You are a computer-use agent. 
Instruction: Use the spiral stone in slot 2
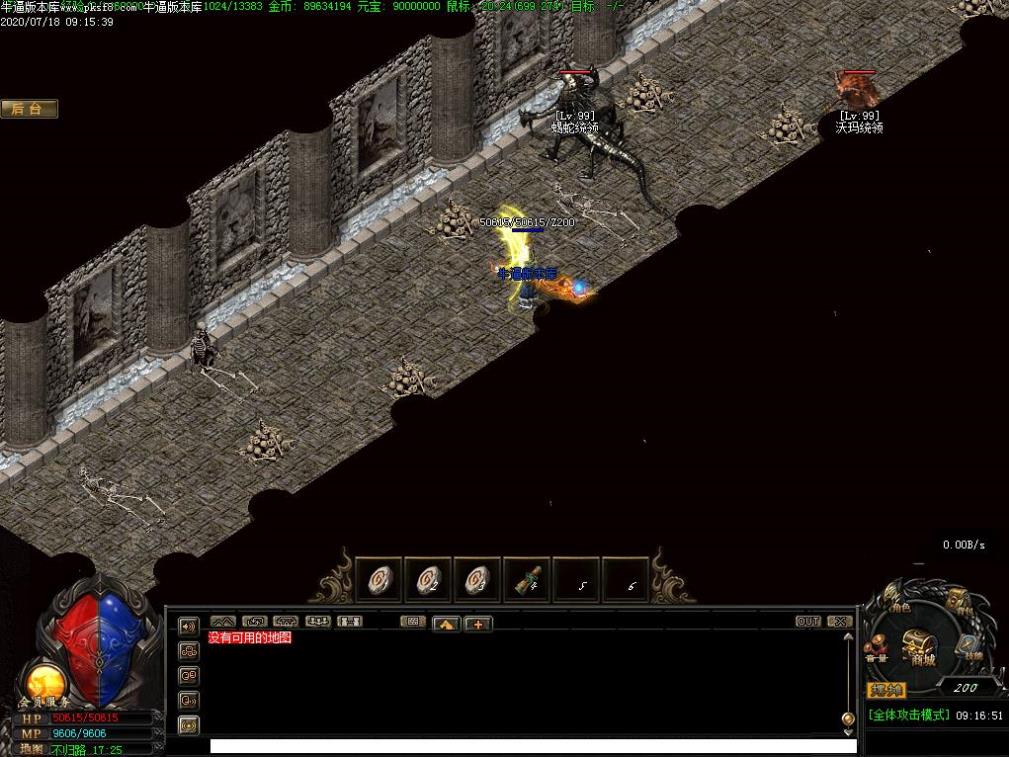(x=427, y=581)
